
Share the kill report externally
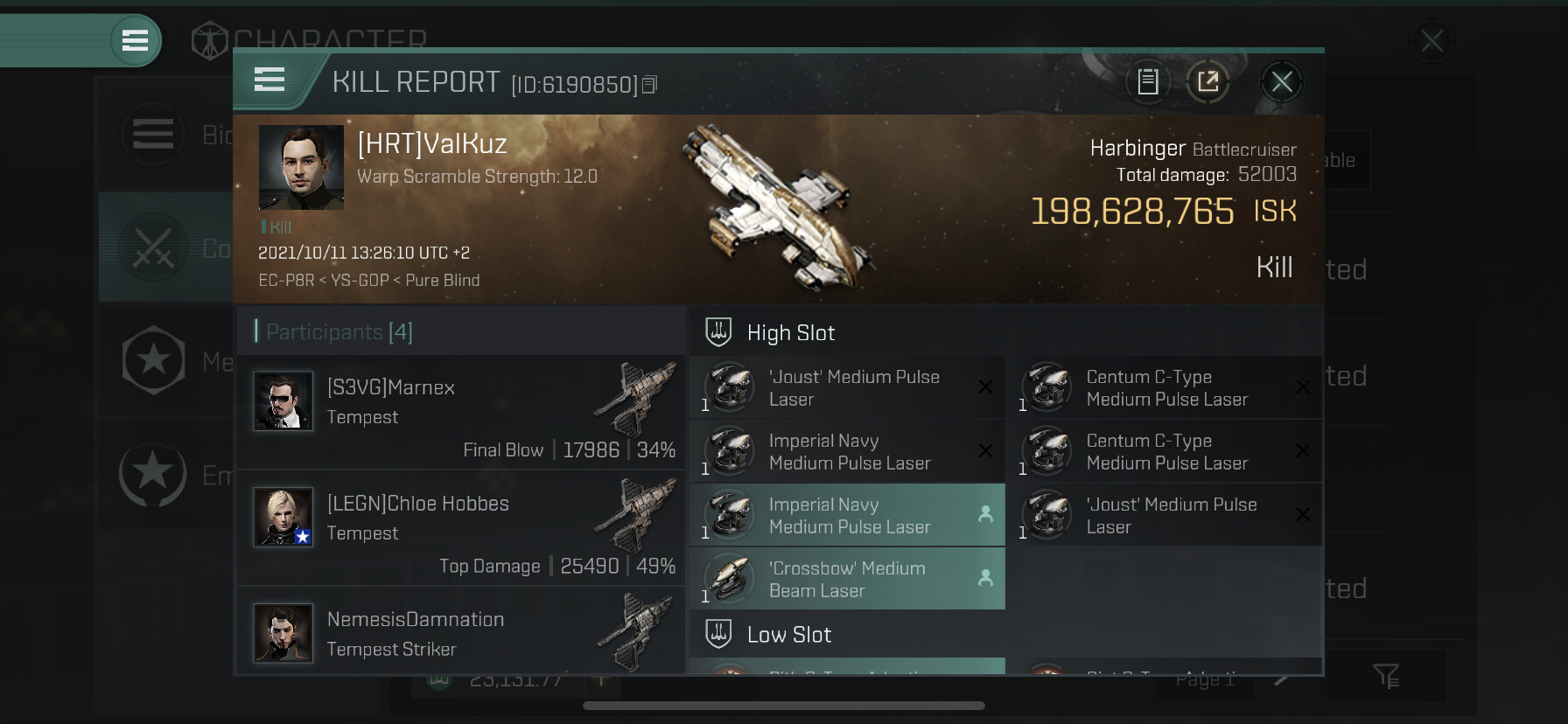(1207, 82)
